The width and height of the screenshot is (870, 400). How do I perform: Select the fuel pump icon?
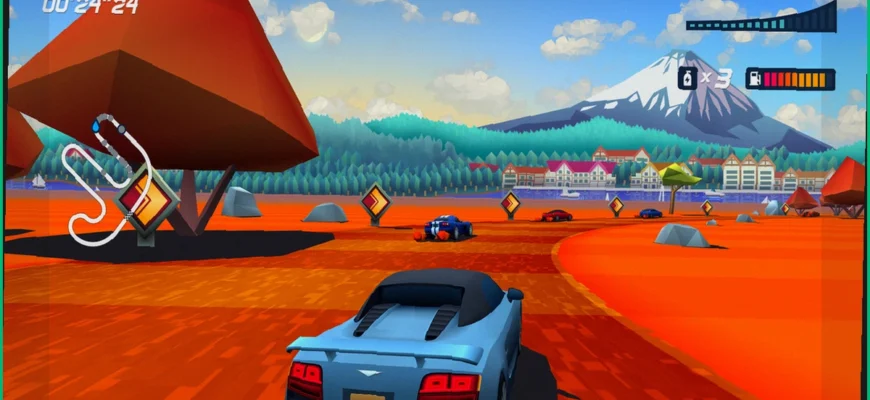[755, 78]
